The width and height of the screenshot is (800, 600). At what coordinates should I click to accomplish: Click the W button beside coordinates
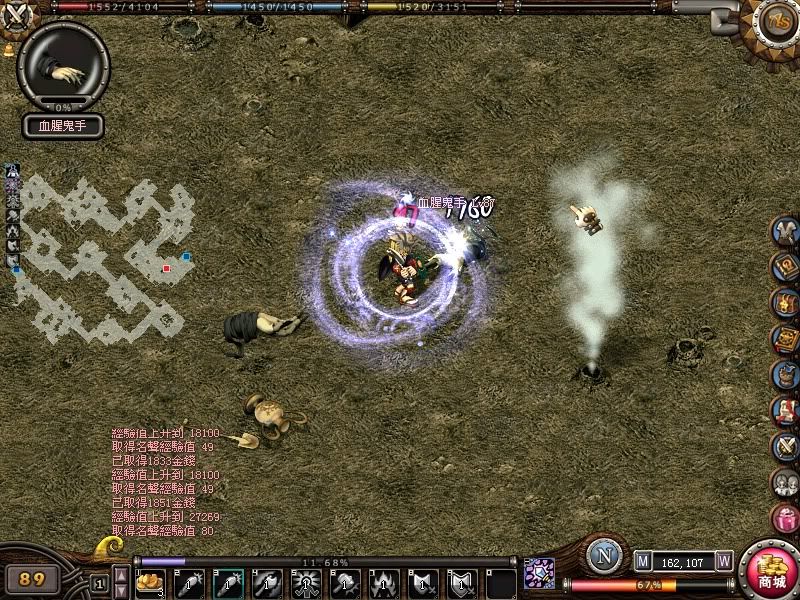tap(724, 561)
